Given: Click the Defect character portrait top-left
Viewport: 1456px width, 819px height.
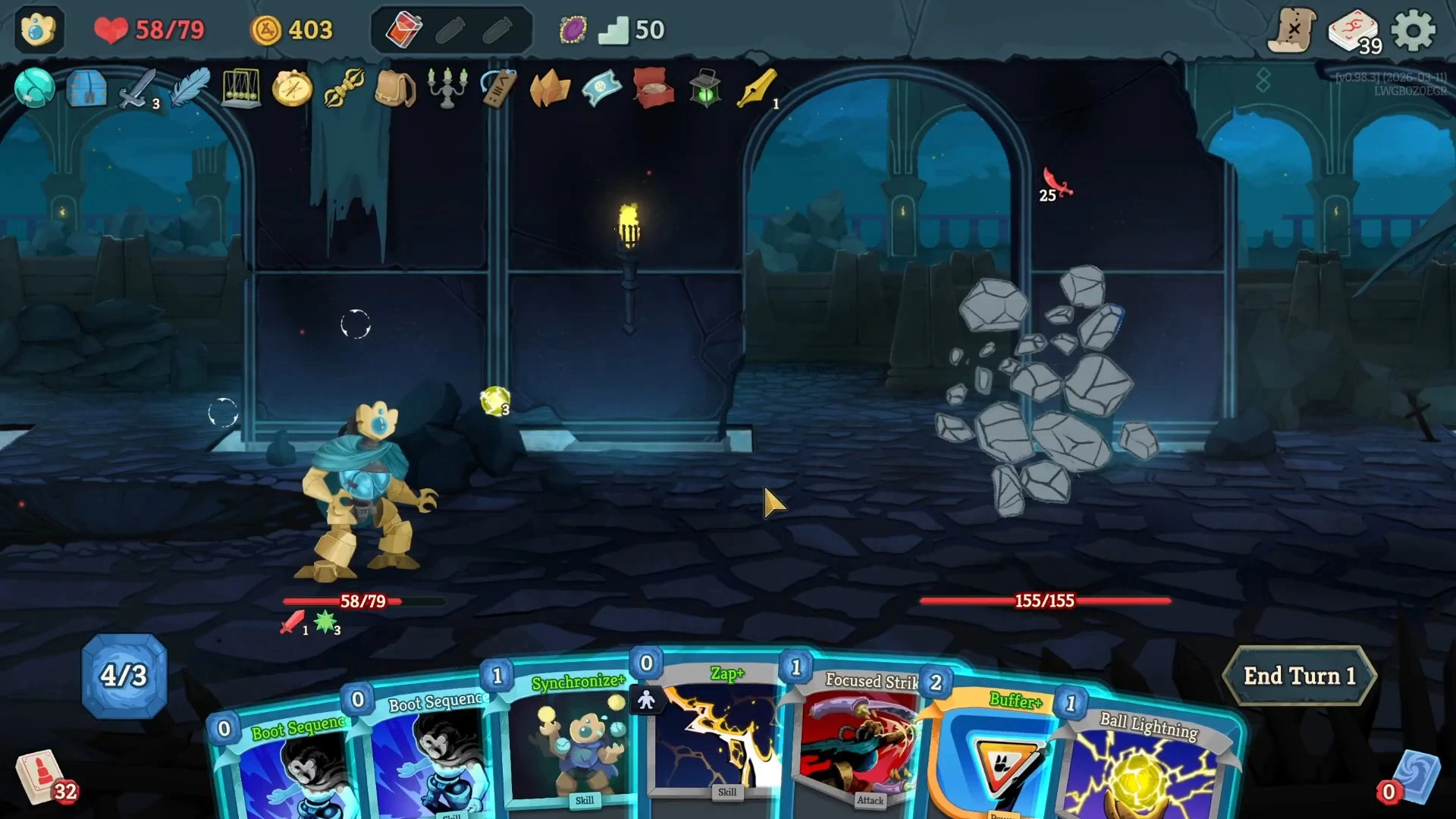Looking at the screenshot, I should 38,30.
